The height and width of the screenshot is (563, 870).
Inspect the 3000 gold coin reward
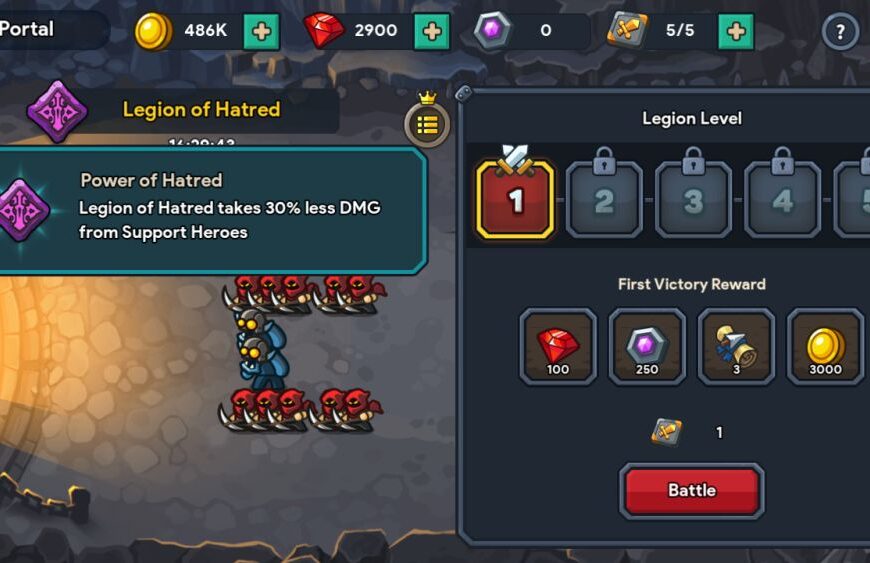[825, 347]
